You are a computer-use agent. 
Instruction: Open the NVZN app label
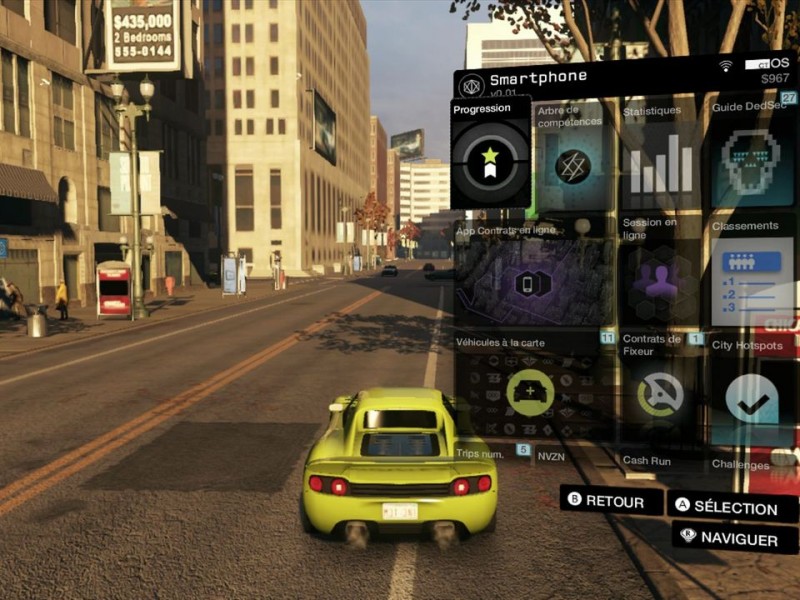pyautogui.click(x=552, y=454)
